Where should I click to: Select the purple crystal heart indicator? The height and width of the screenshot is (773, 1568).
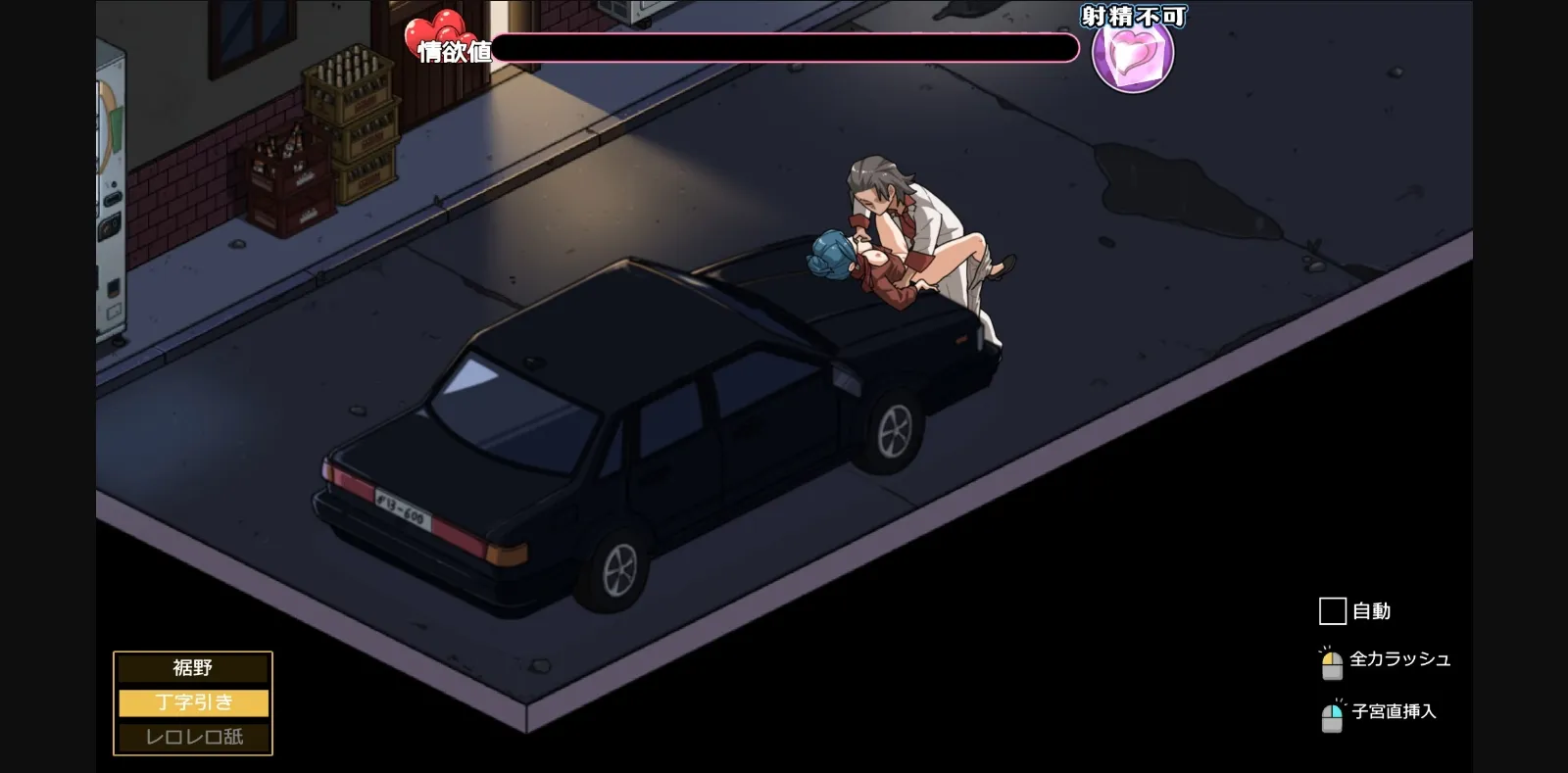[1133, 61]
